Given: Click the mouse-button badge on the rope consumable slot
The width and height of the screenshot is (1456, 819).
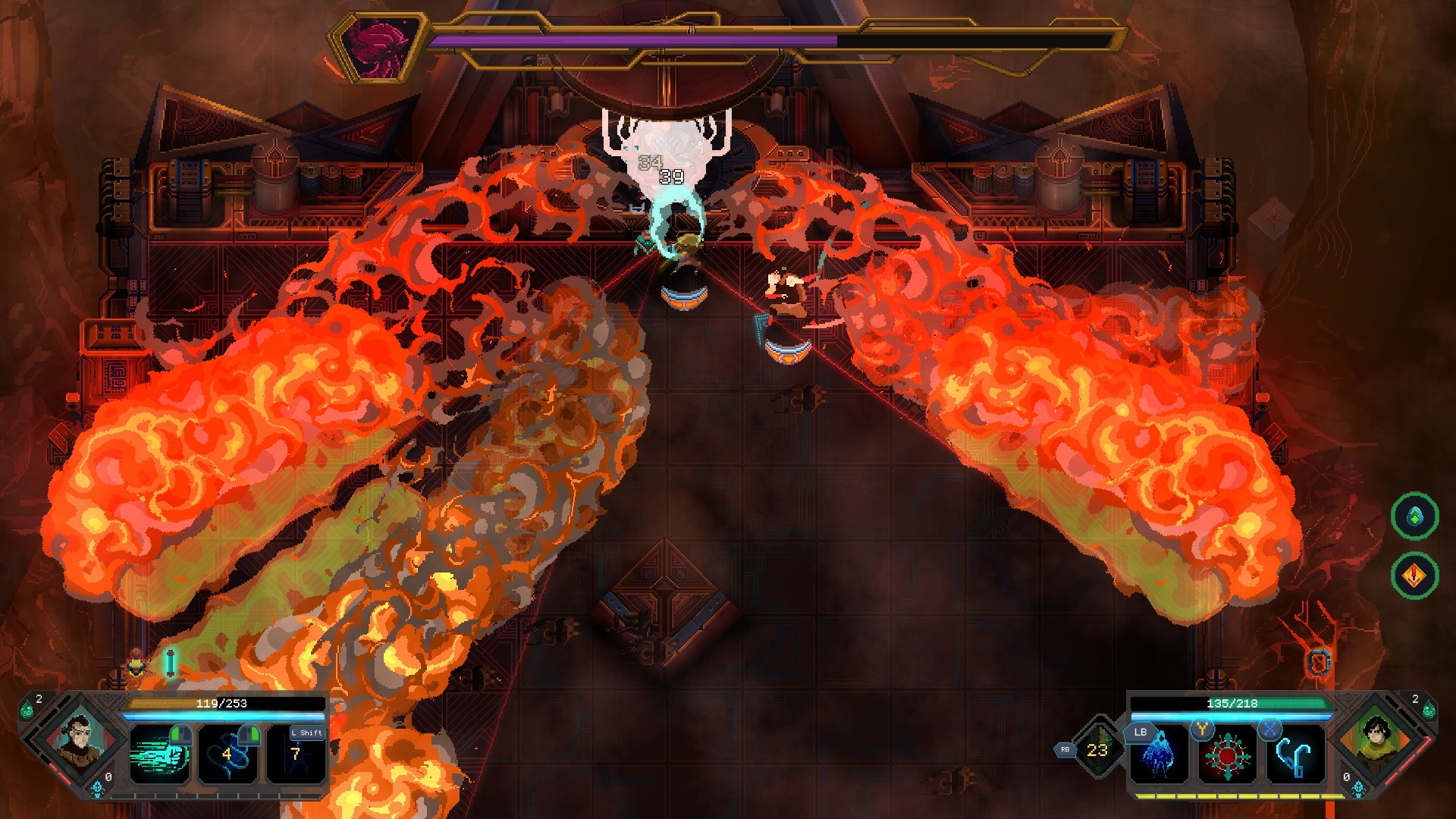Looking at the screenshot, I should click(x=249, y=736).
